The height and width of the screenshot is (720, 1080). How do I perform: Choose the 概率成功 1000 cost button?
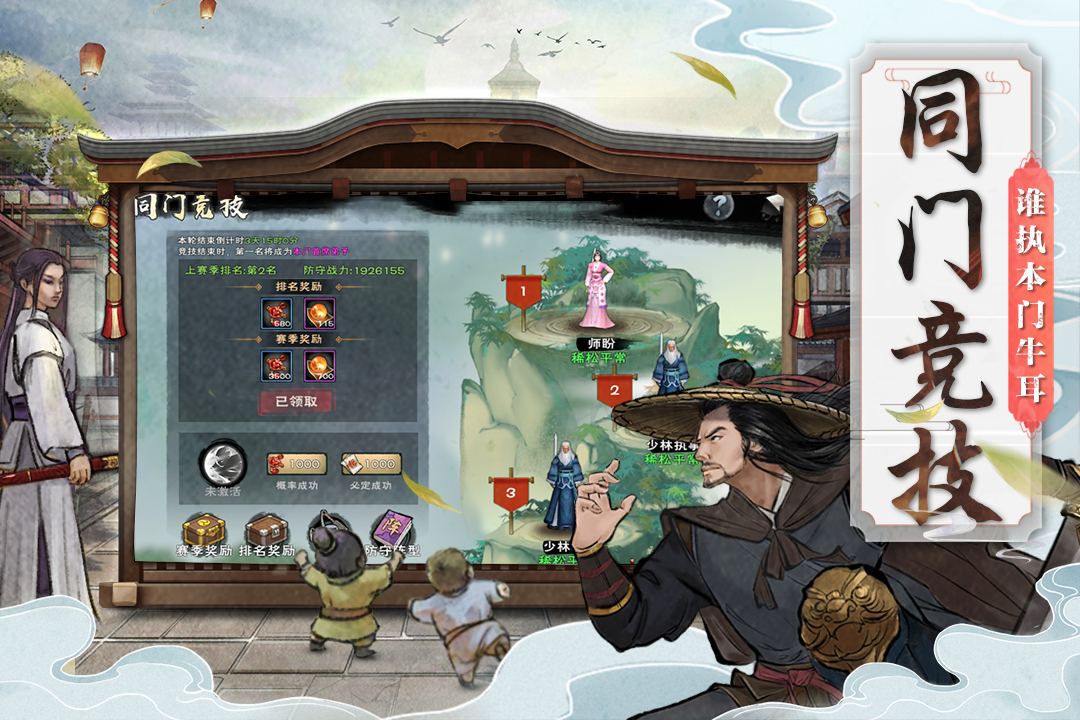pos(297,464)
